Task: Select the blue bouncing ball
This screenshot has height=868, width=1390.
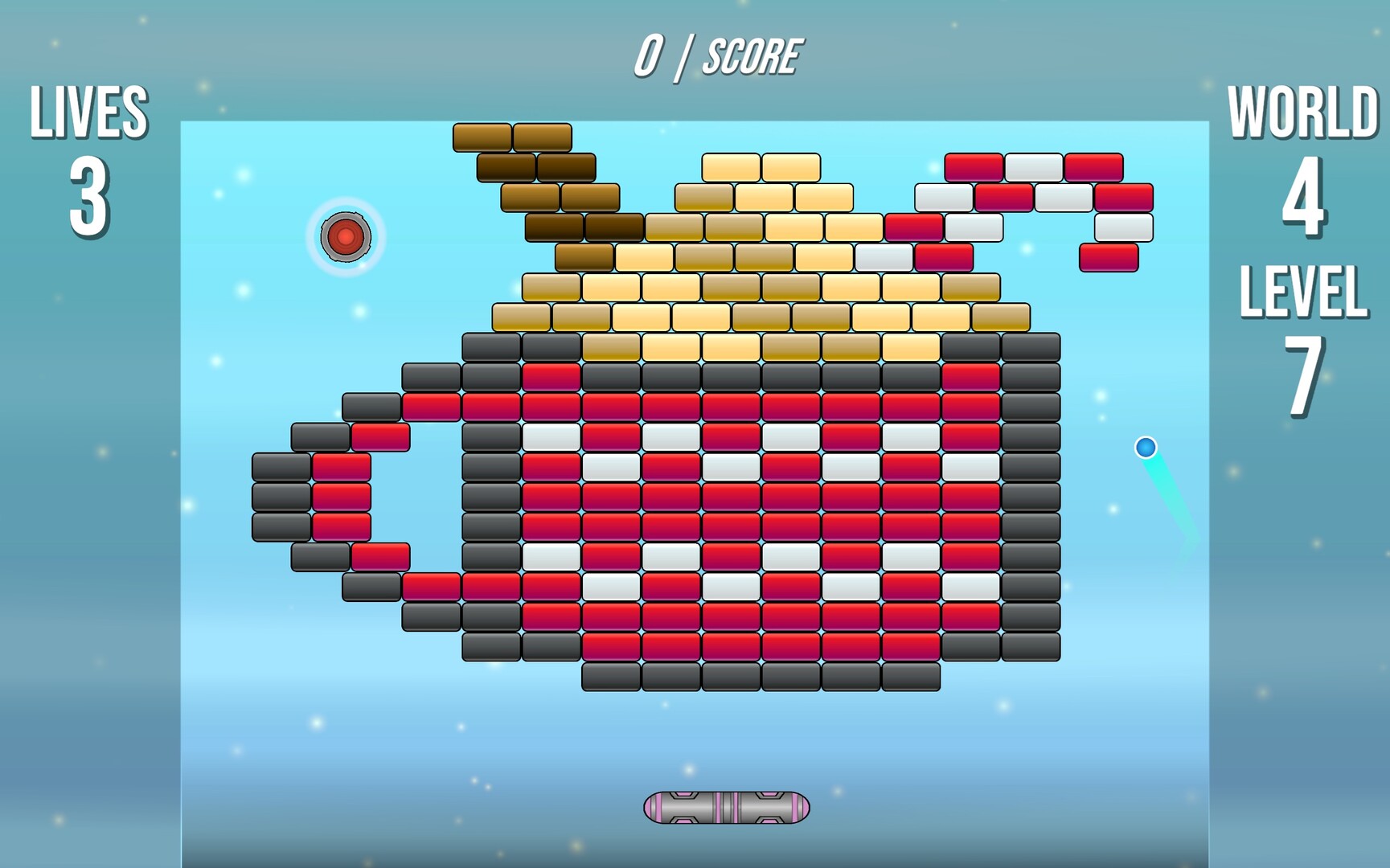Action: (x=1144, y=448)
